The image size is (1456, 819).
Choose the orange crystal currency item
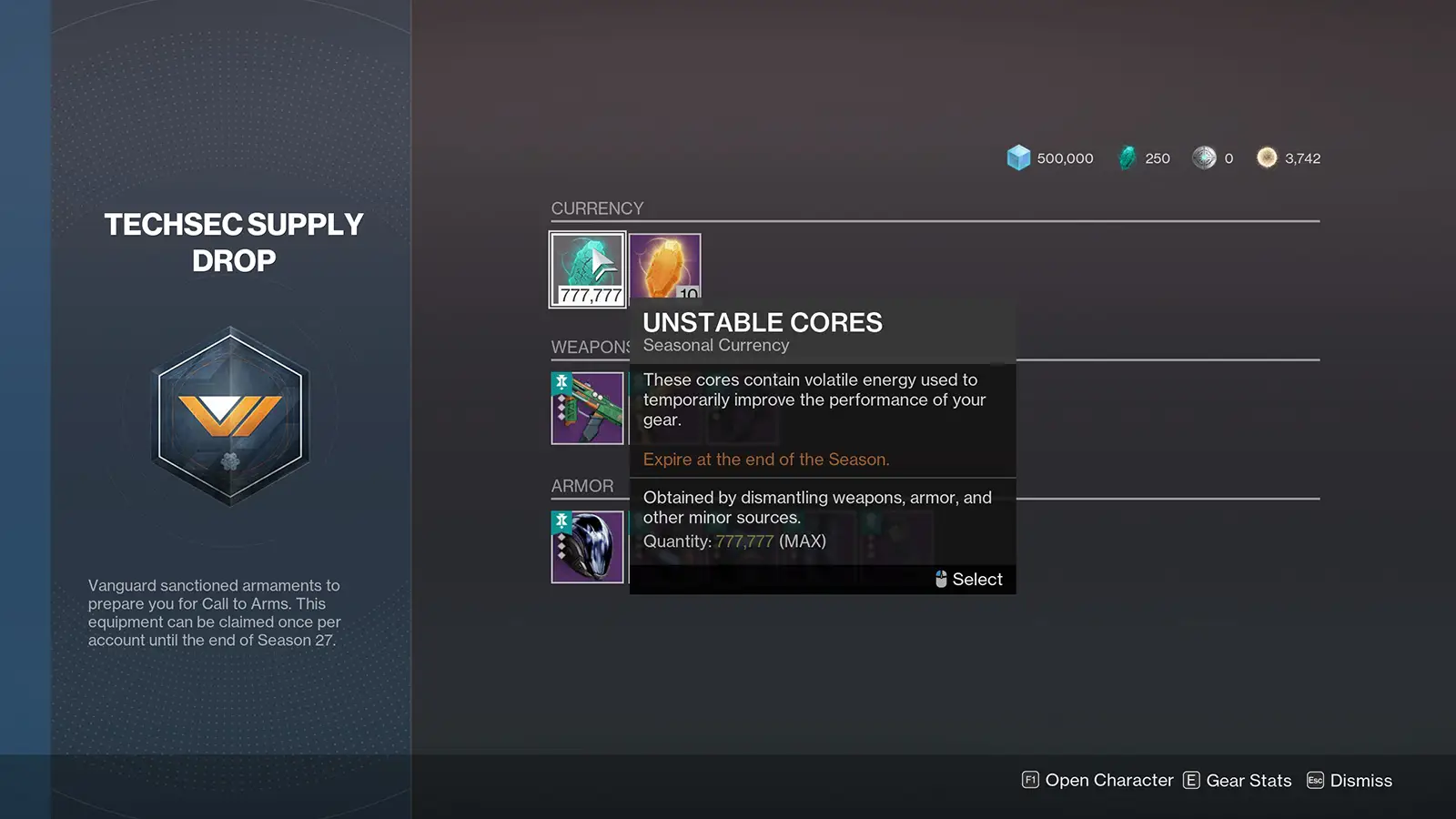[x=665, y=264]
